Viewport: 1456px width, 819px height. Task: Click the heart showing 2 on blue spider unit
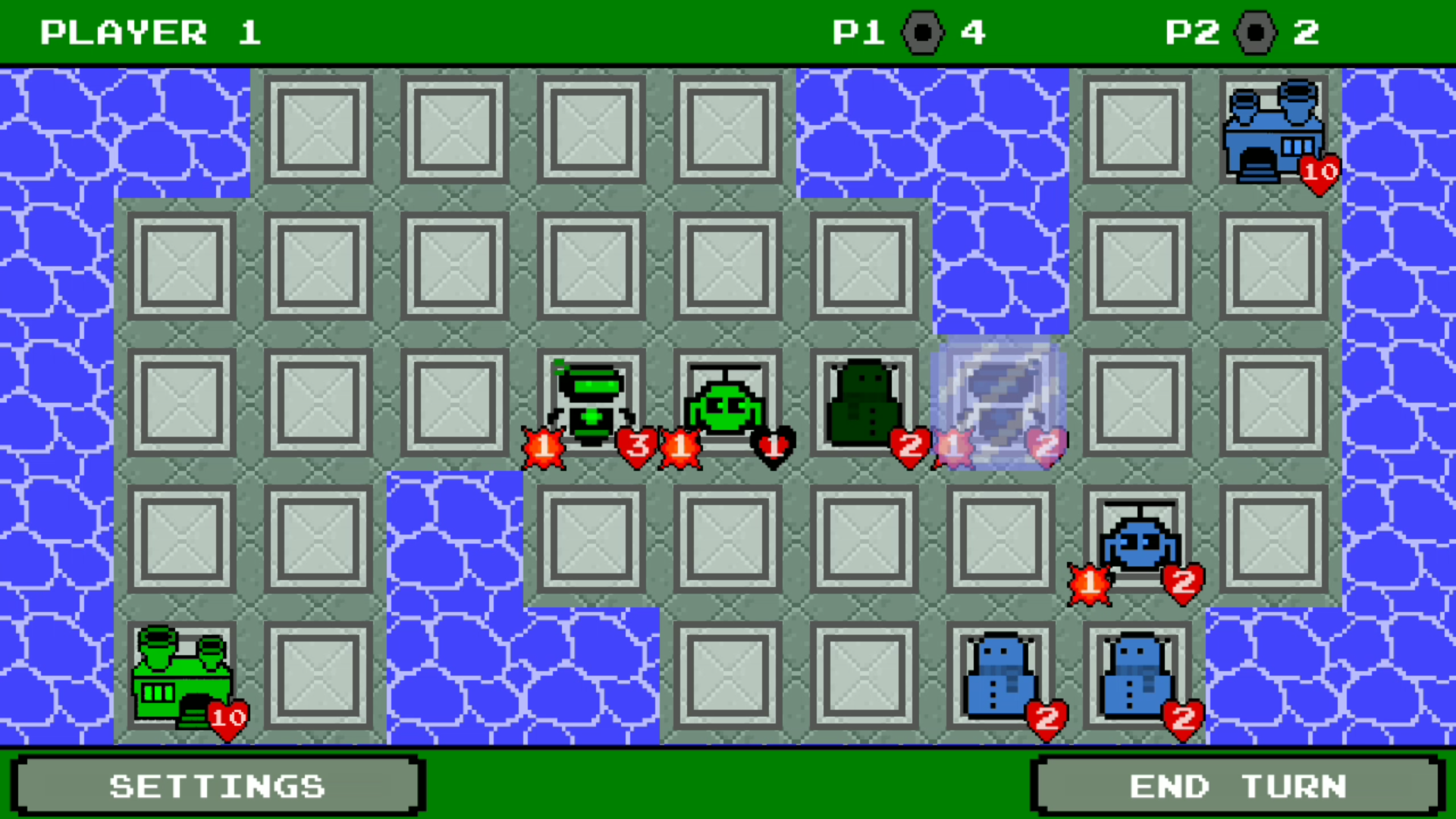click(x=1183, y=582)
